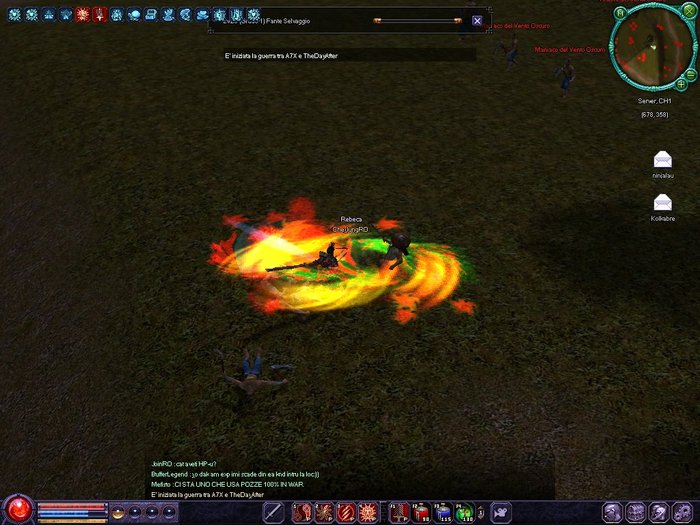Zoom in the minimap with the plus button

(681, 85)
